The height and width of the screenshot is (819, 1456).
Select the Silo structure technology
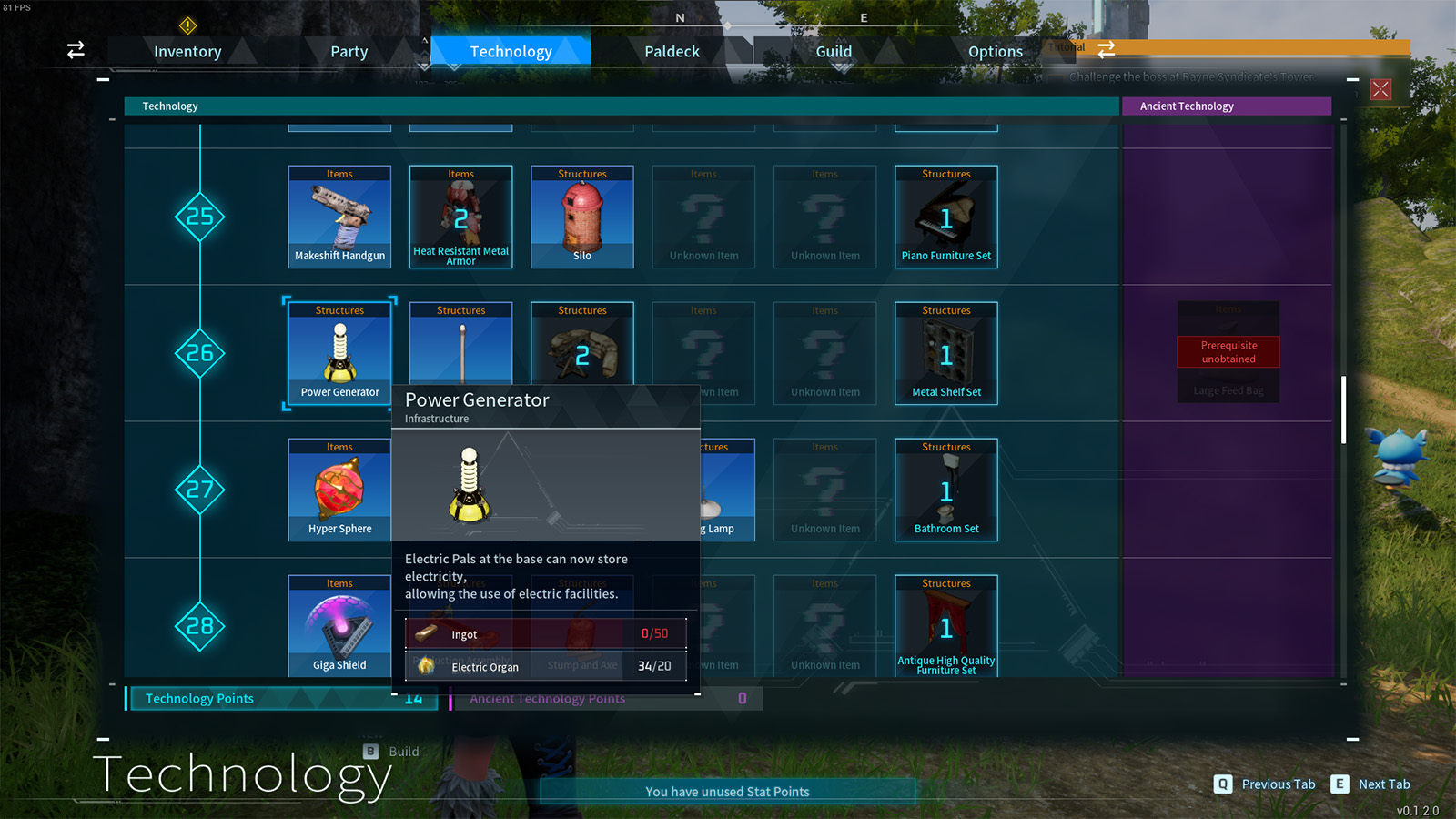point(581,217)
